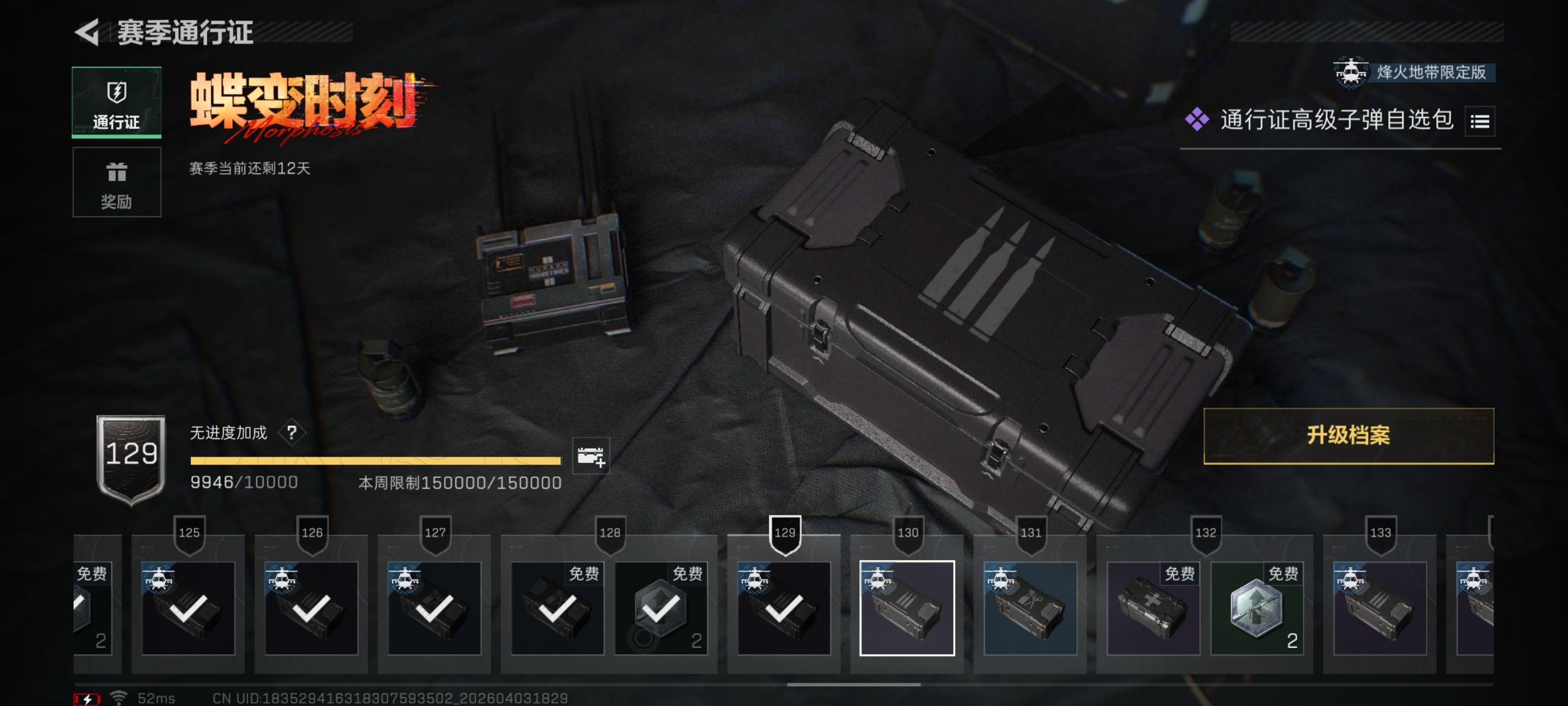This screenshot has width=1568, height=706.
Task: Select the level 130 ammo crate reward
Action: click(906, 607)
